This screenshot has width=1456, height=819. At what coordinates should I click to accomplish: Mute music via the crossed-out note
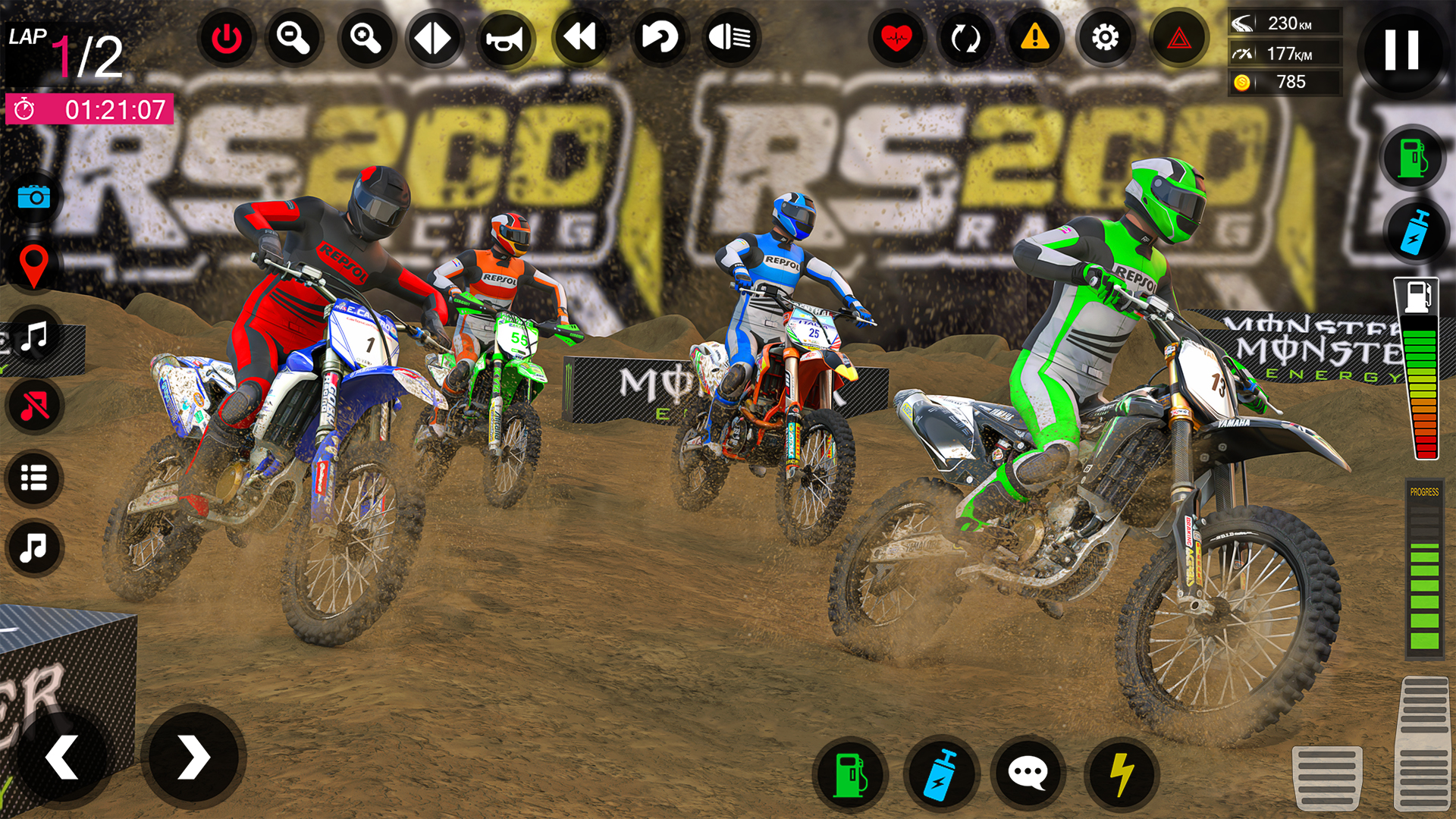(x=33, y=403)
